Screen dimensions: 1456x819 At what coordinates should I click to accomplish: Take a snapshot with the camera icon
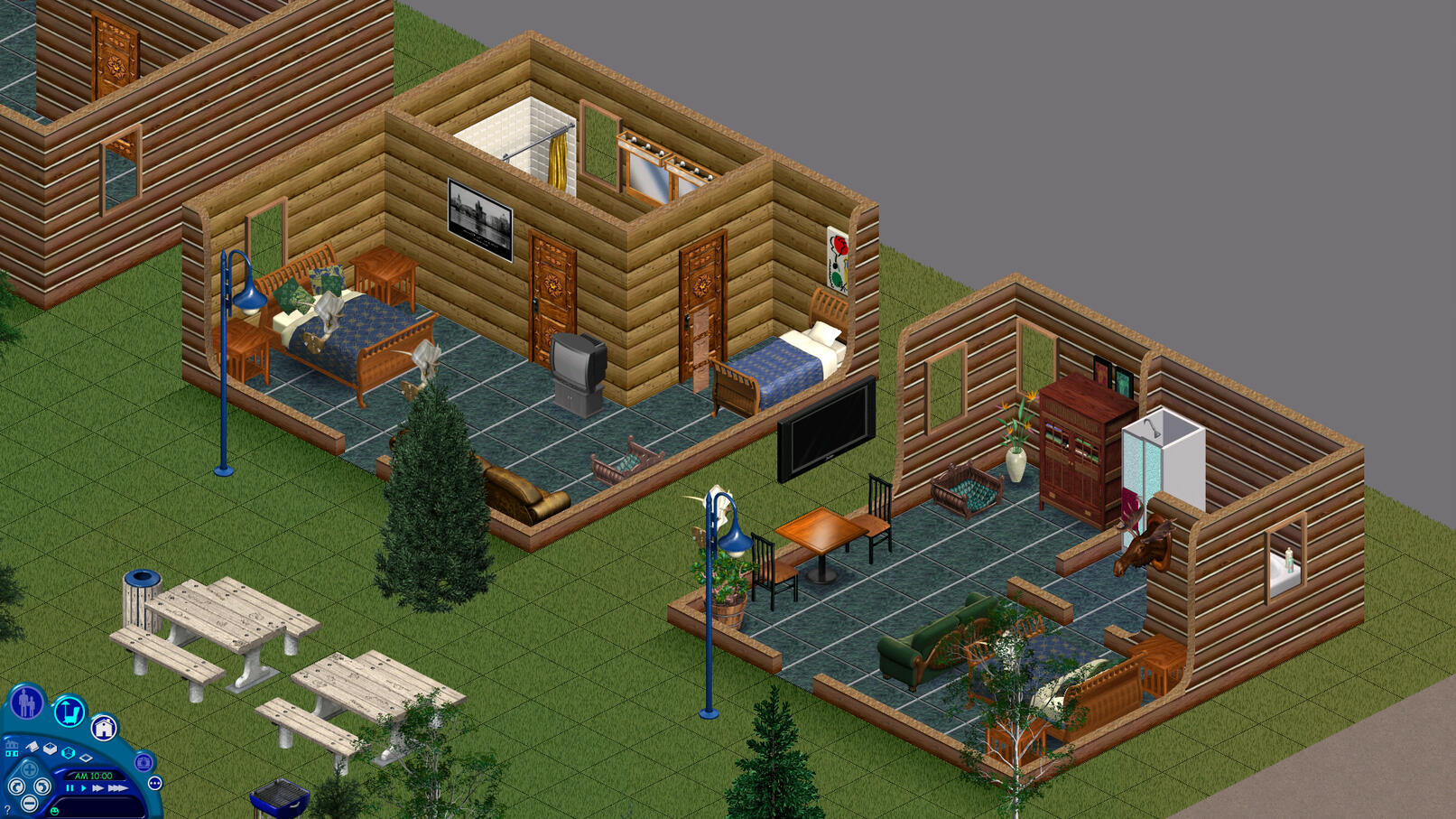point(144,764)
